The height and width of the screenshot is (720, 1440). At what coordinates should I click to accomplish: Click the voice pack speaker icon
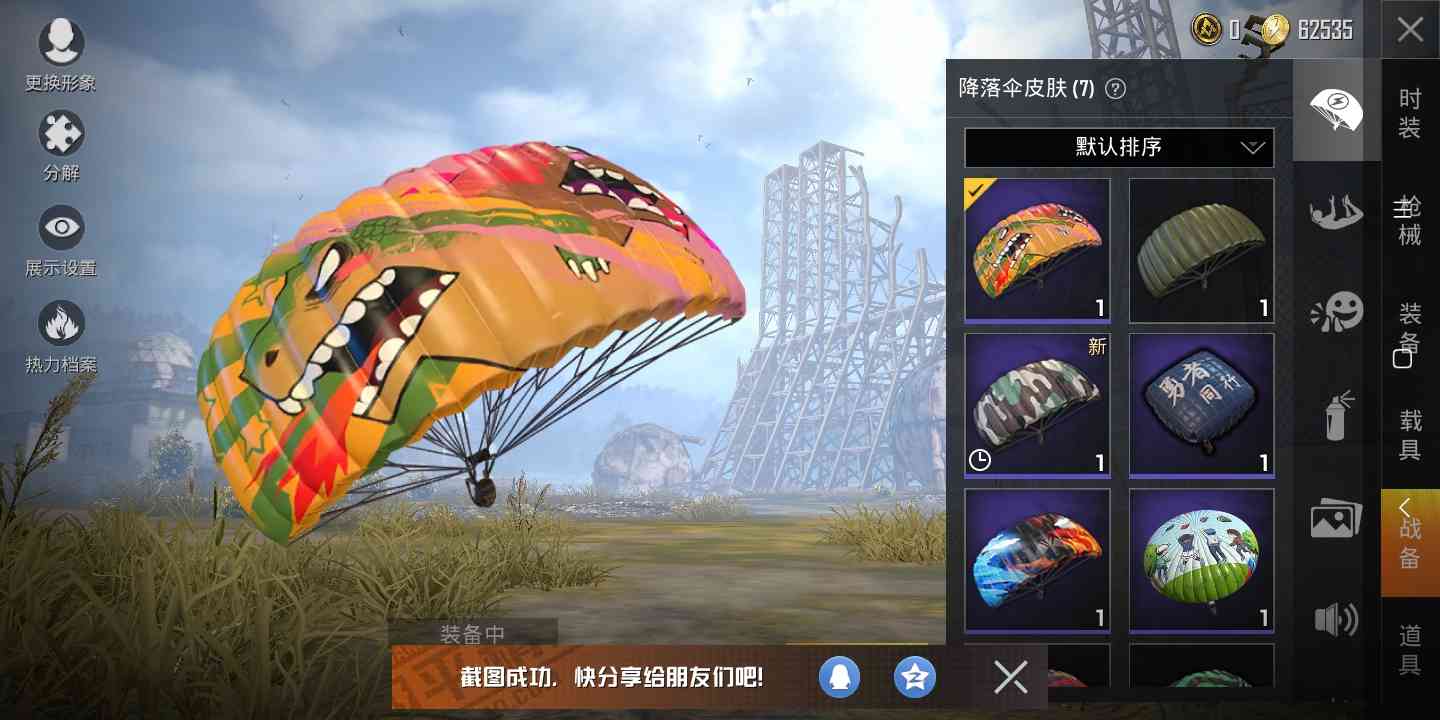(x=1337, y=621)
